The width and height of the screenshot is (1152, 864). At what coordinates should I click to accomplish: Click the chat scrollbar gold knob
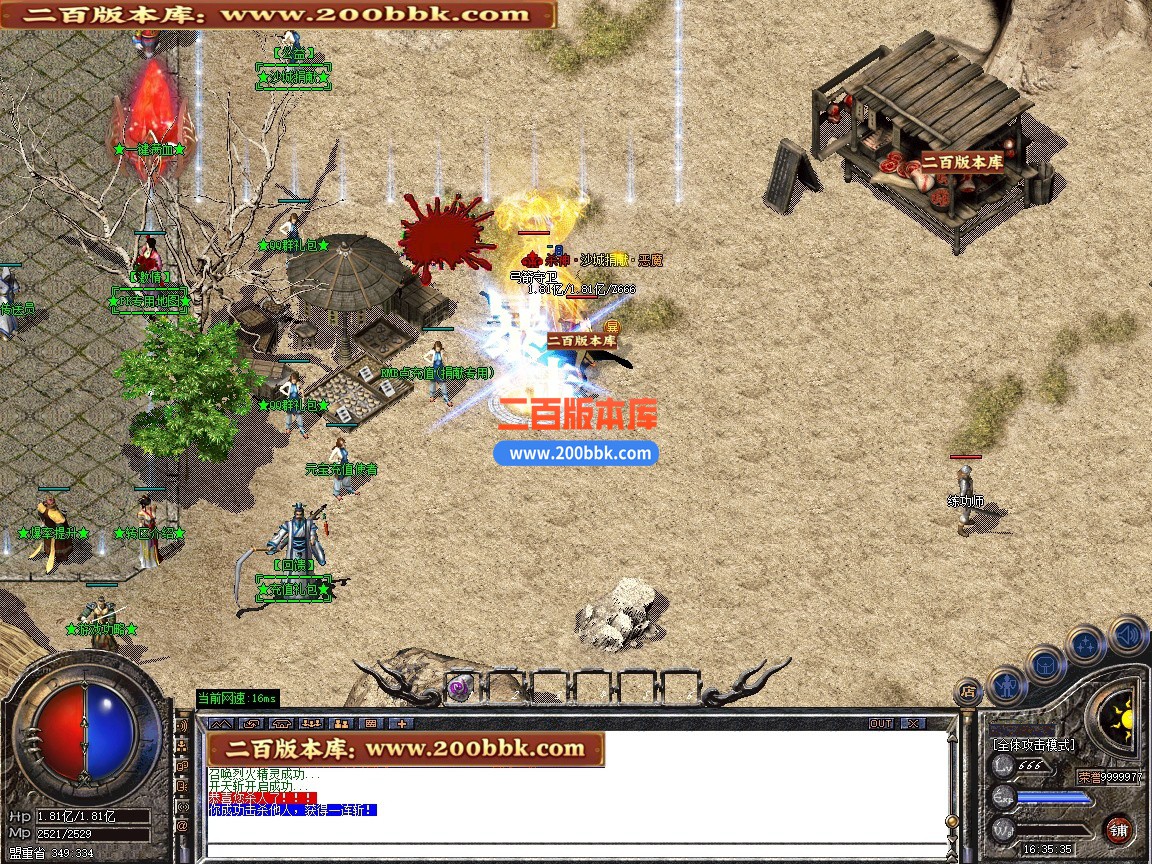tap(953, 822)
